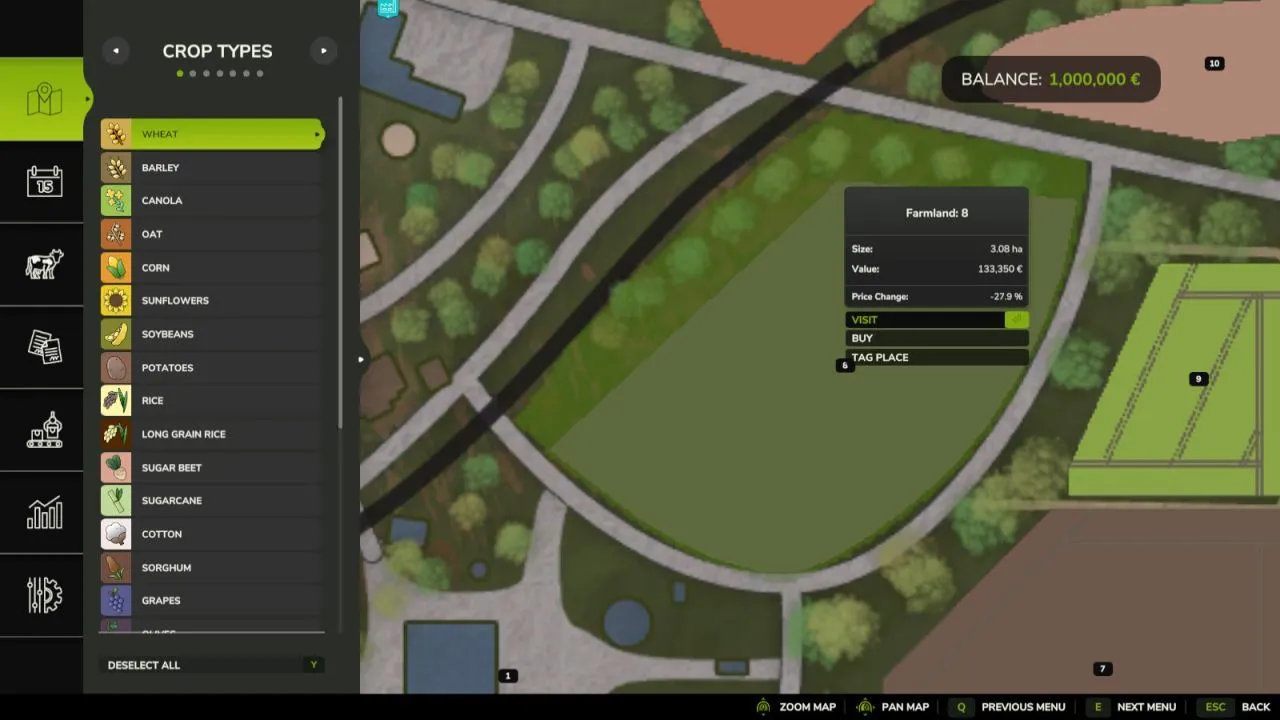Click the right arrow next to CROP TYPES
The image size is (1280, 720).
(323, 50)
